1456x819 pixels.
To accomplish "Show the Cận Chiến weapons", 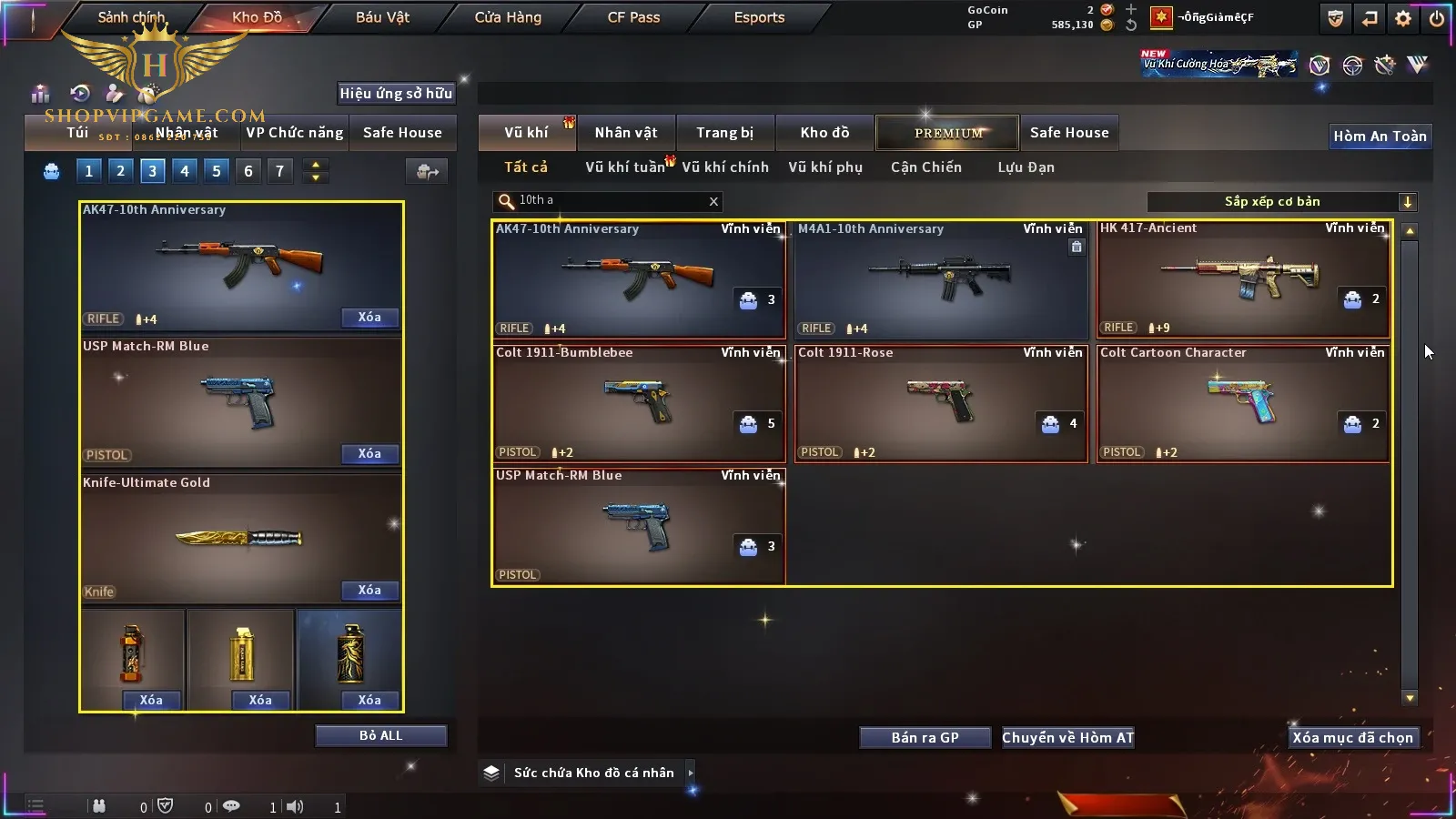I will [925, 167].
